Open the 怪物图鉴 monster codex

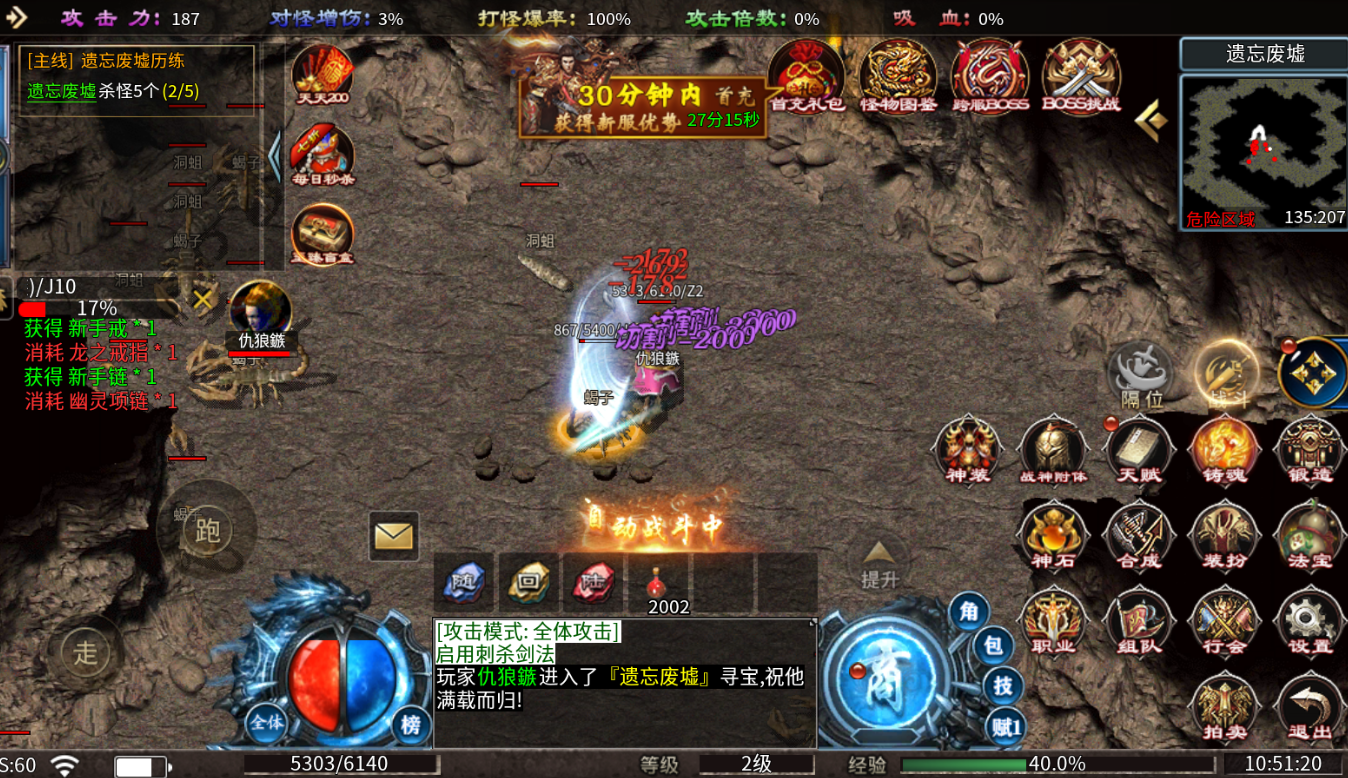[897, 76]
